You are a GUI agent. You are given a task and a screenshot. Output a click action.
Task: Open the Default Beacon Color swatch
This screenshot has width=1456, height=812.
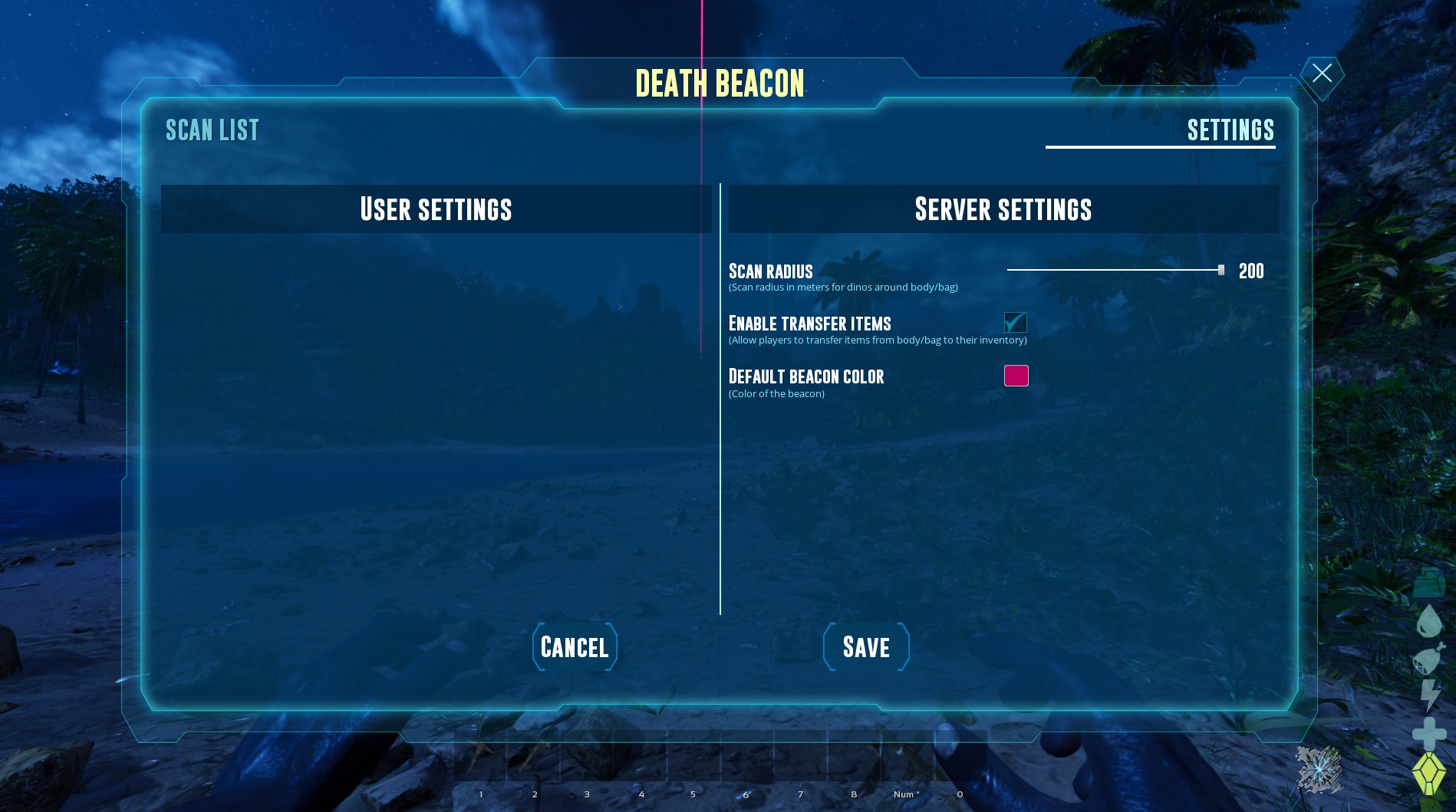[1016, 376]
